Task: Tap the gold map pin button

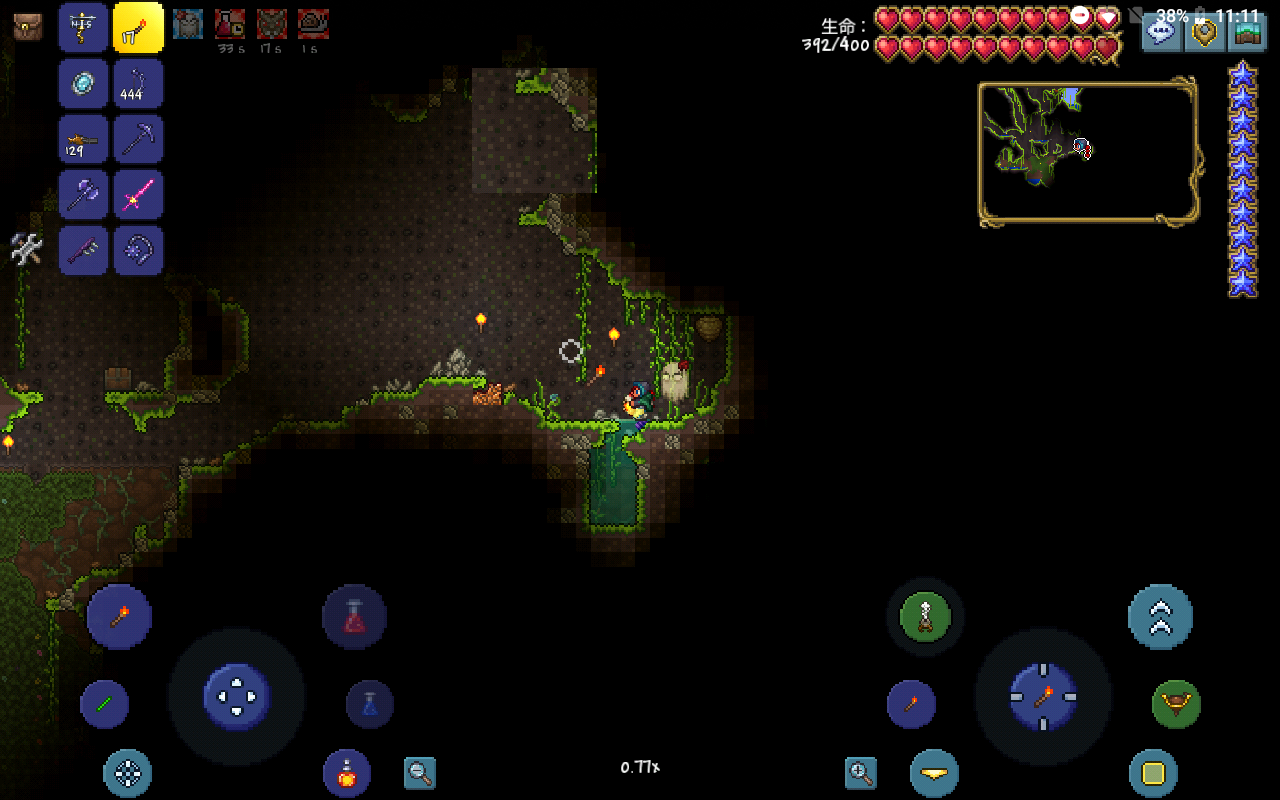Action: pos(1204,30)
